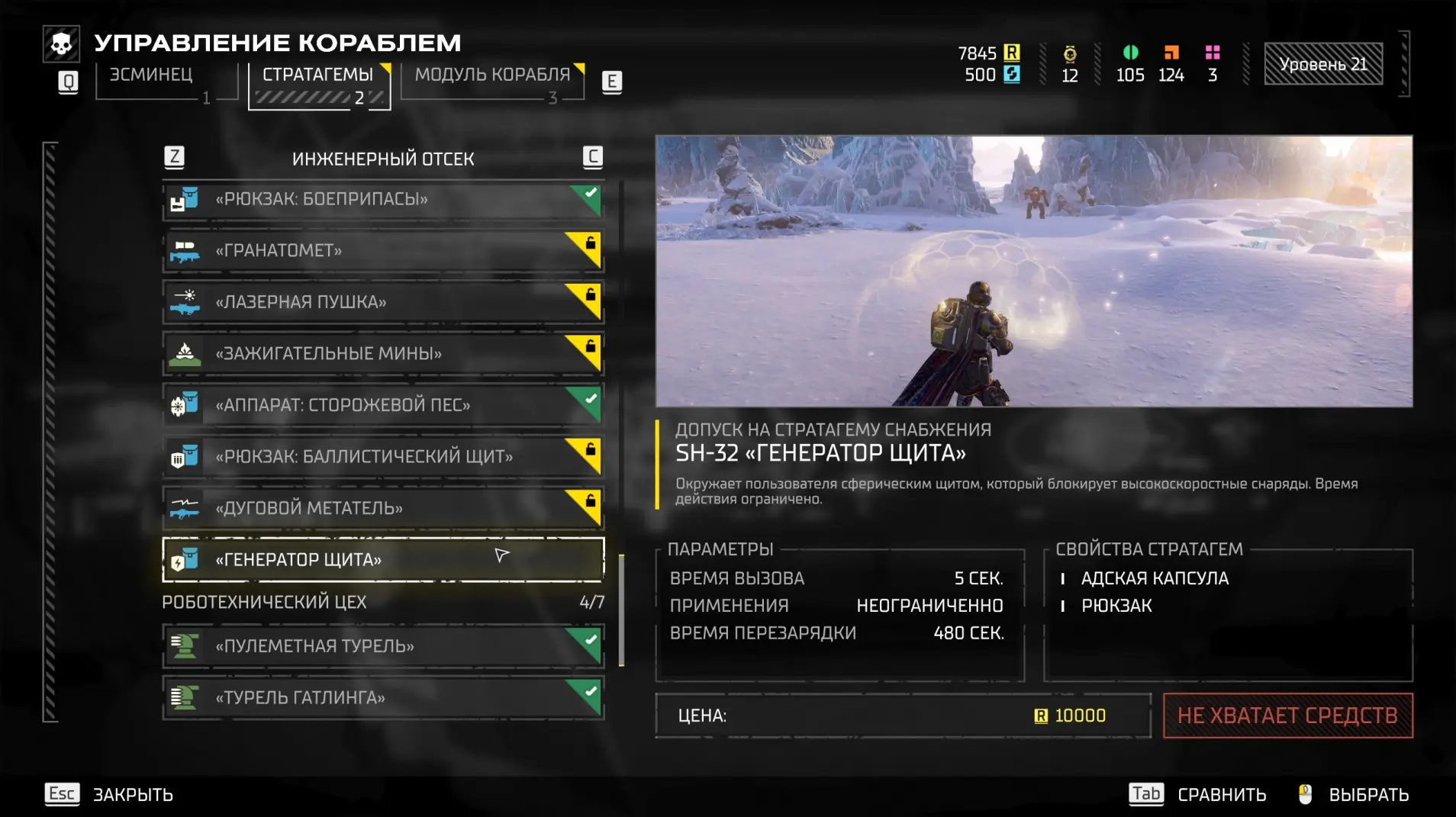1456x817 pixels.
Task: Choose the «ГРАНАТОМЕТ» stratagem entry
Action: tap(382, 251)
